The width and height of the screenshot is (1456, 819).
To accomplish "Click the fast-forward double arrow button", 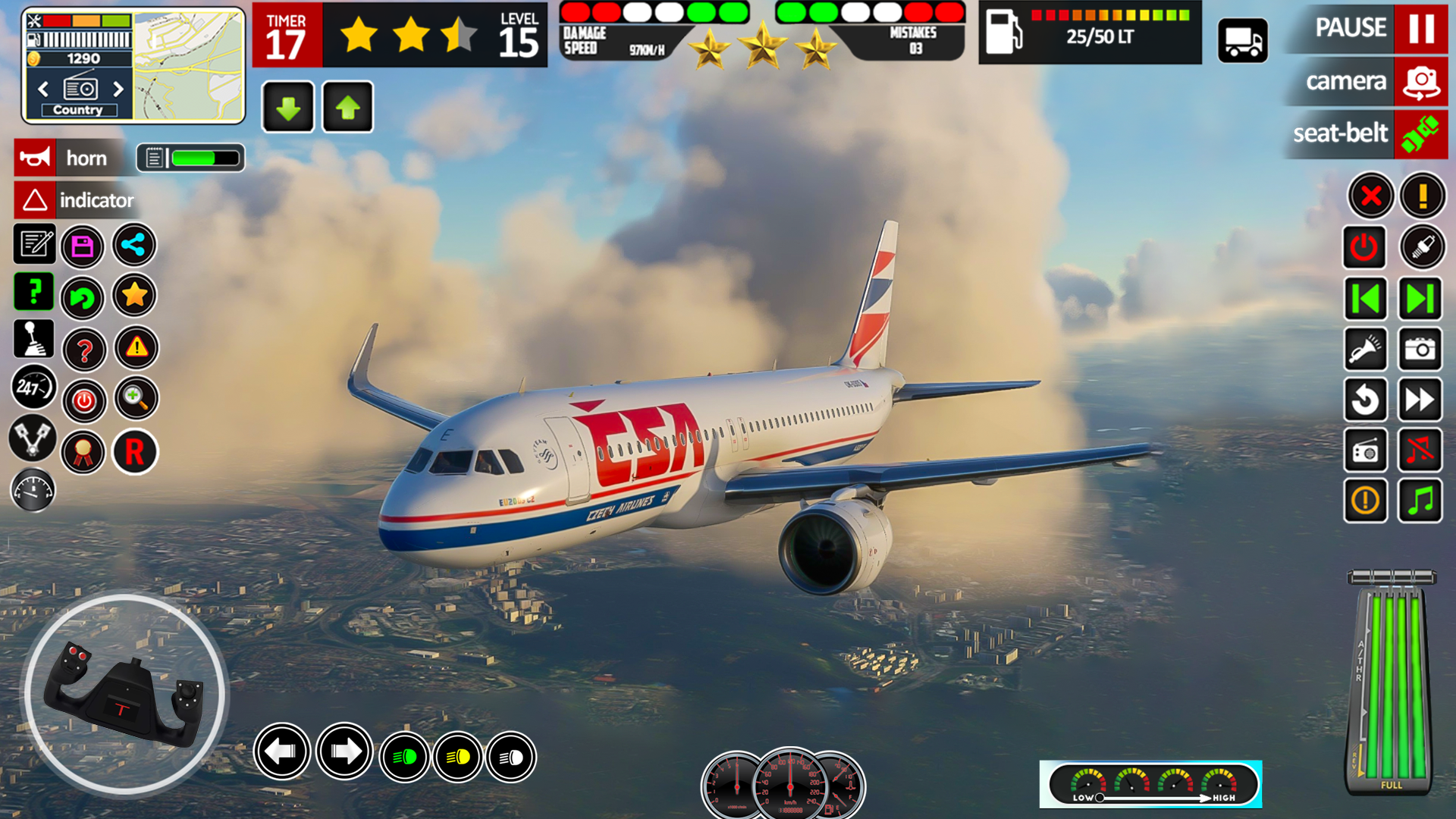I will [1420, 400].
